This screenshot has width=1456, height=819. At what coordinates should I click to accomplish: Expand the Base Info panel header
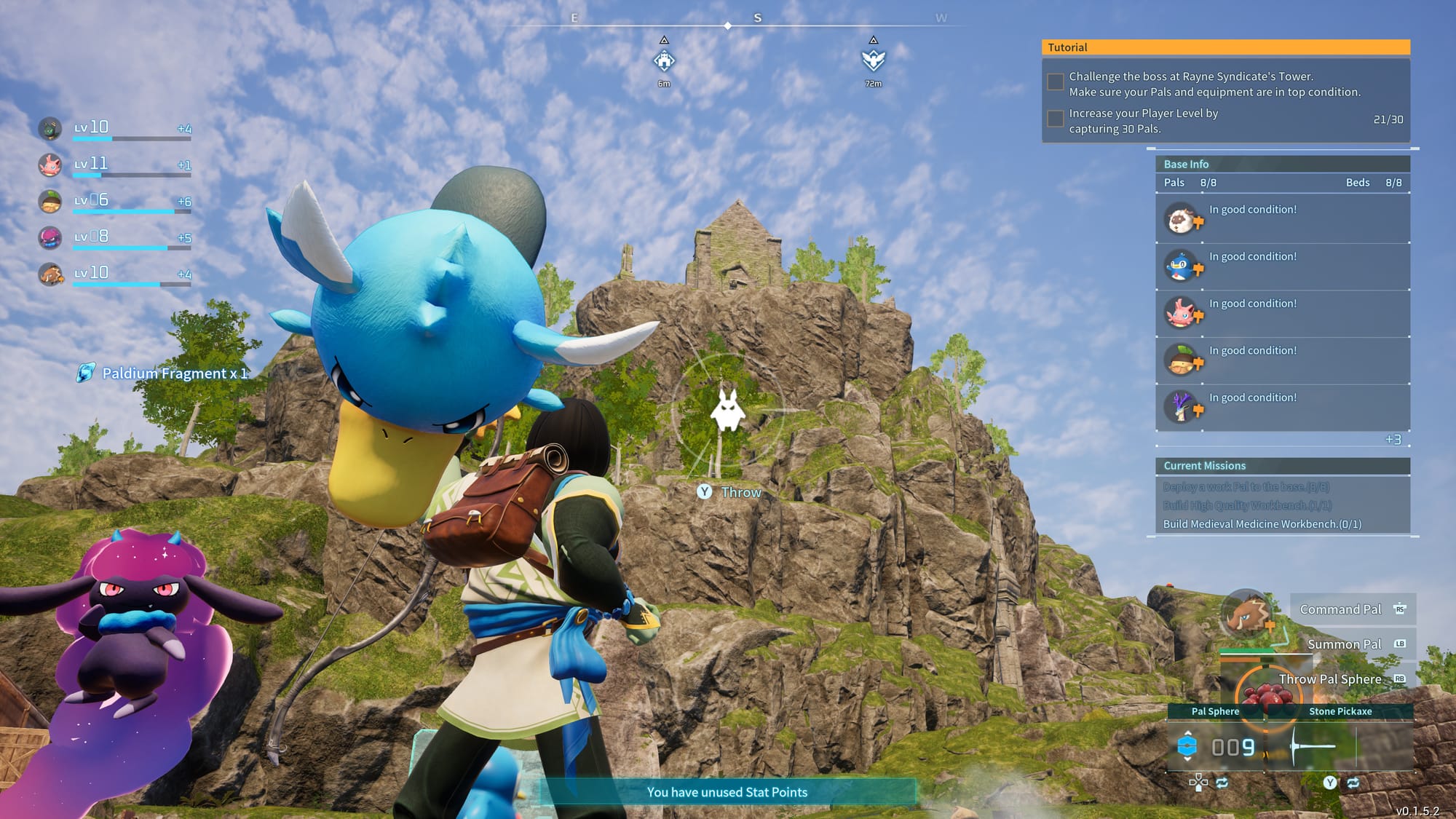coord(1283,164)
